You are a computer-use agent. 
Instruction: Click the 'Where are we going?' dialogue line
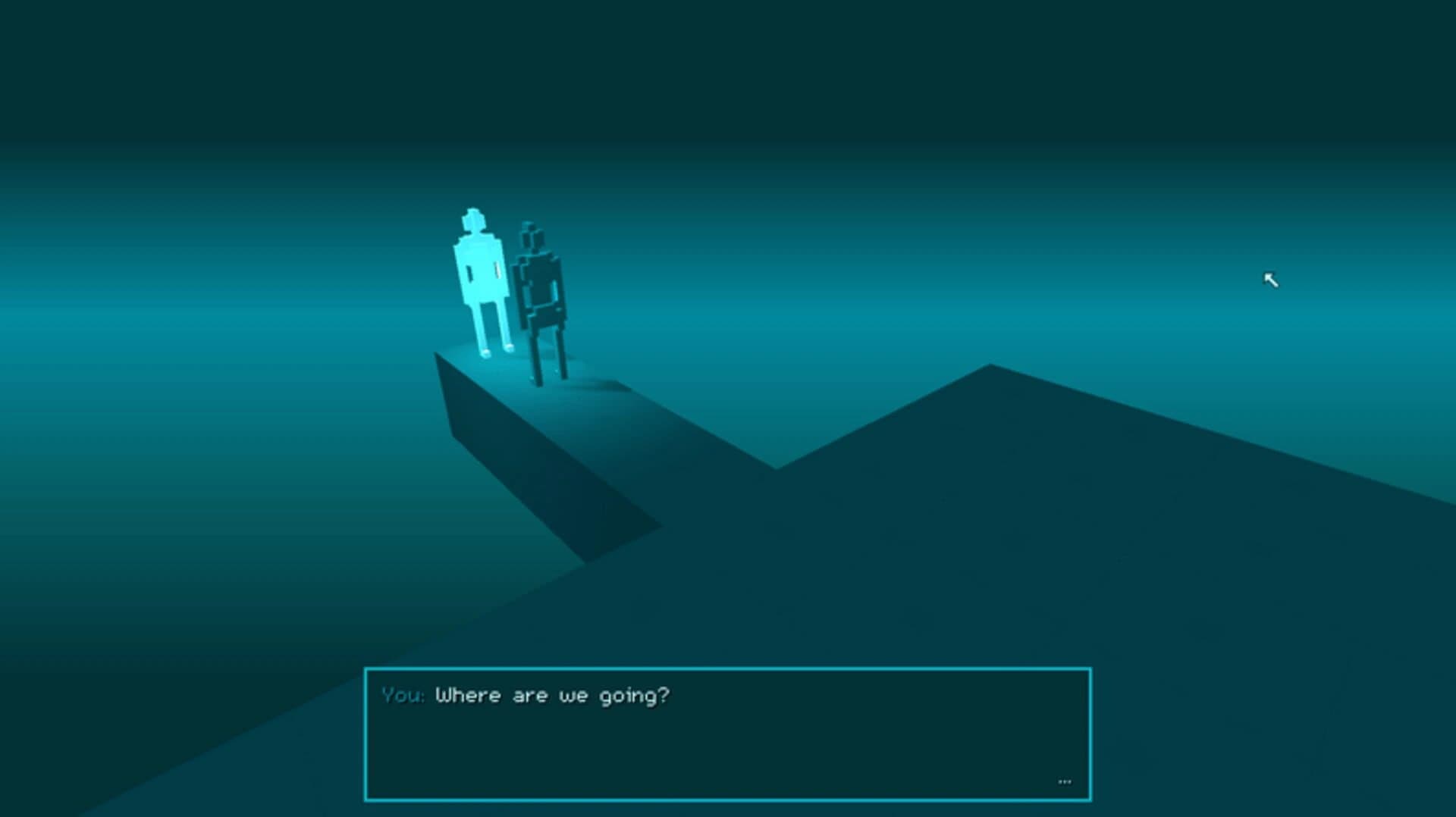554,694
